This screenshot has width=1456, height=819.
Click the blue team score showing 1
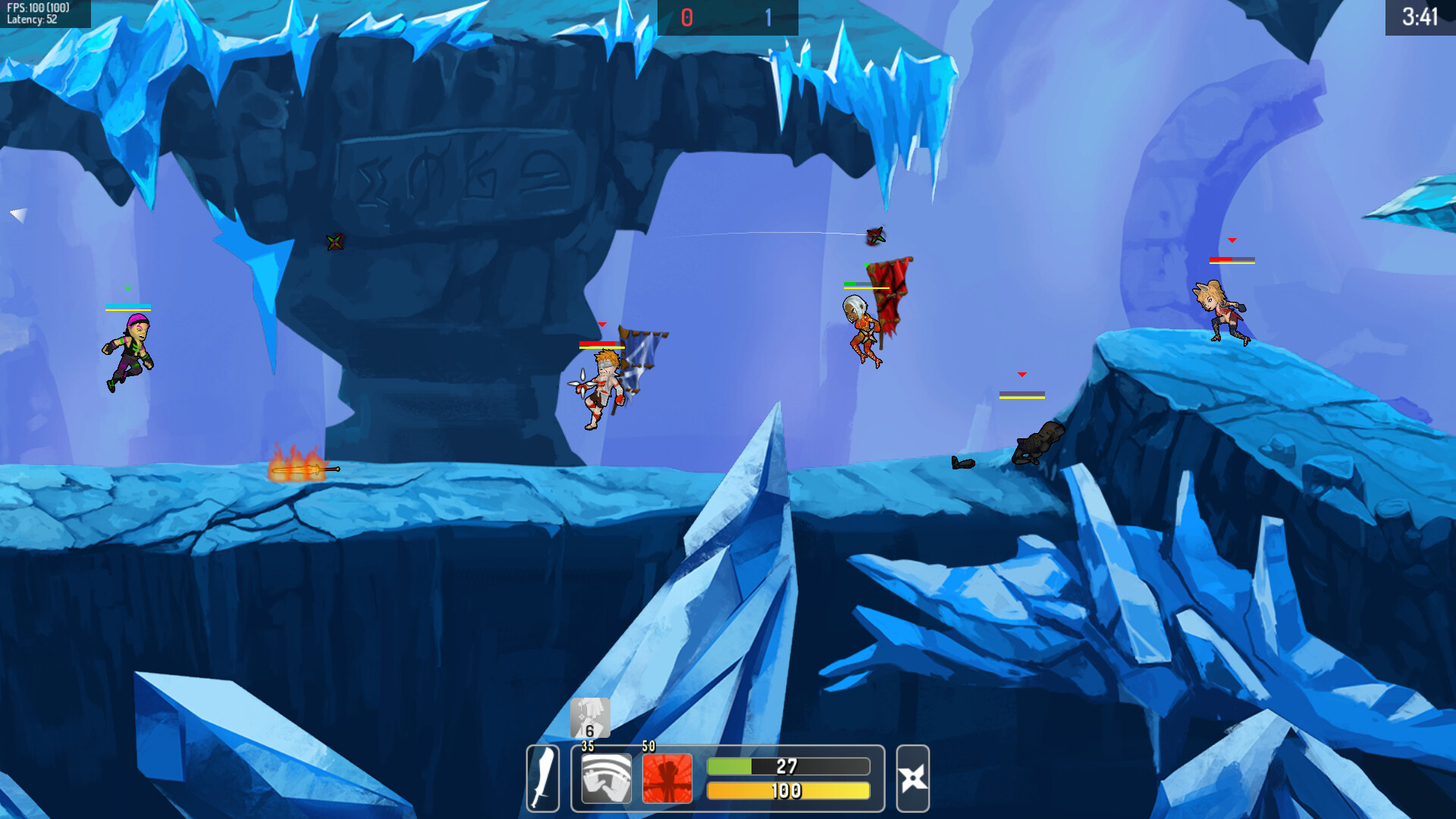(x=769, y=15)
